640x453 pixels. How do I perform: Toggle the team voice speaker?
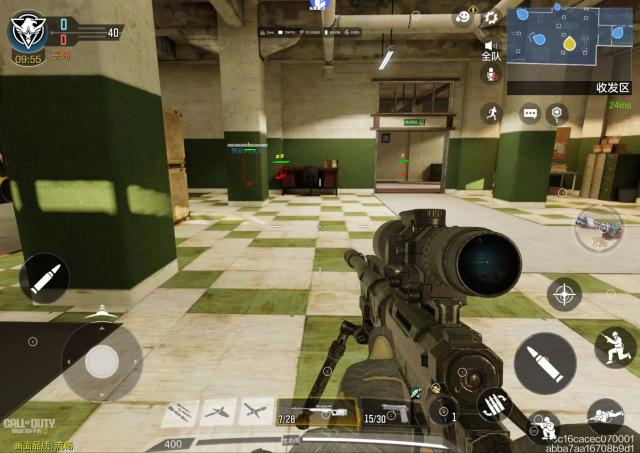[x=491, y=47]
